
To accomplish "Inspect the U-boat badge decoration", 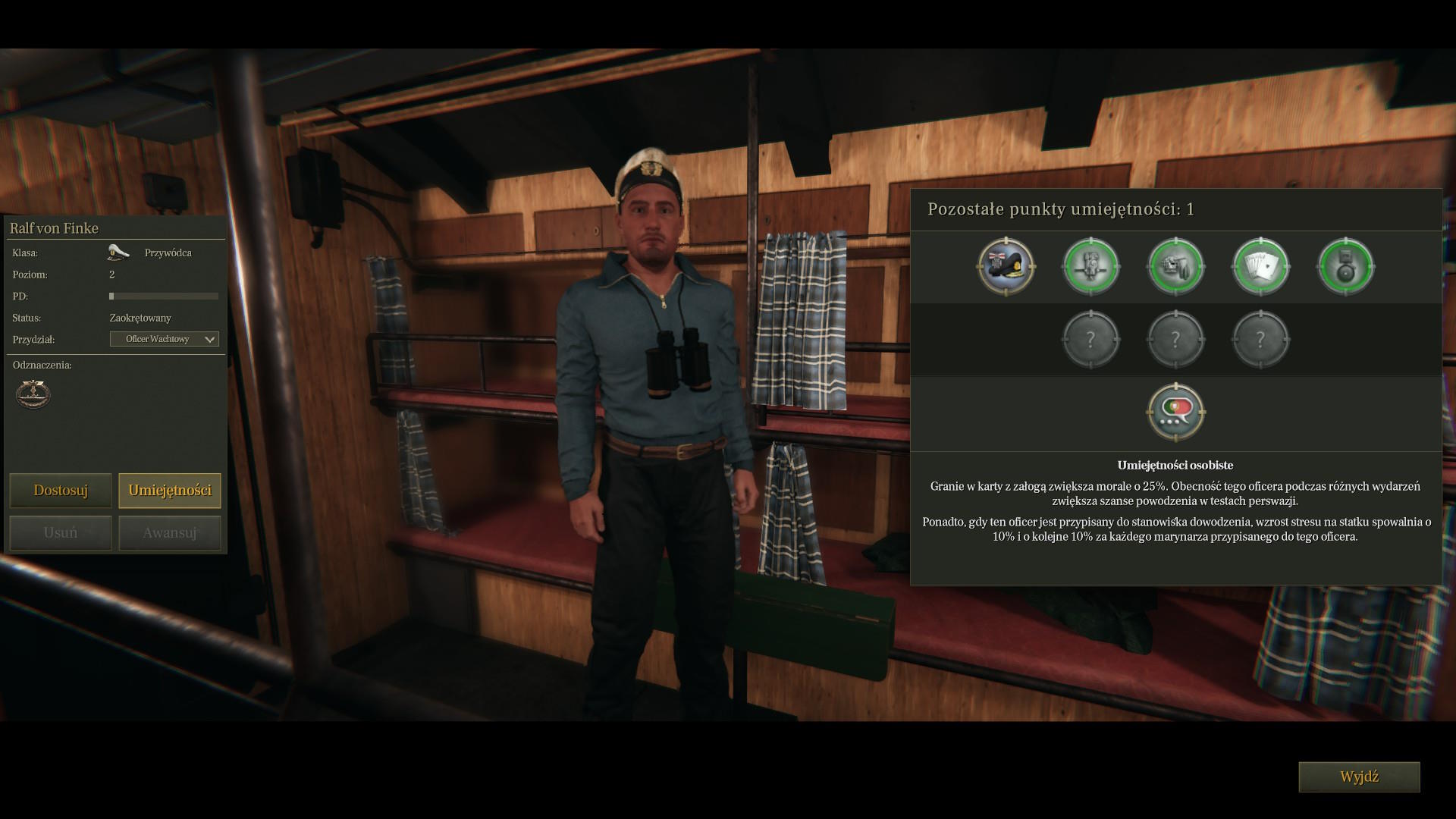I will (33, 394).
